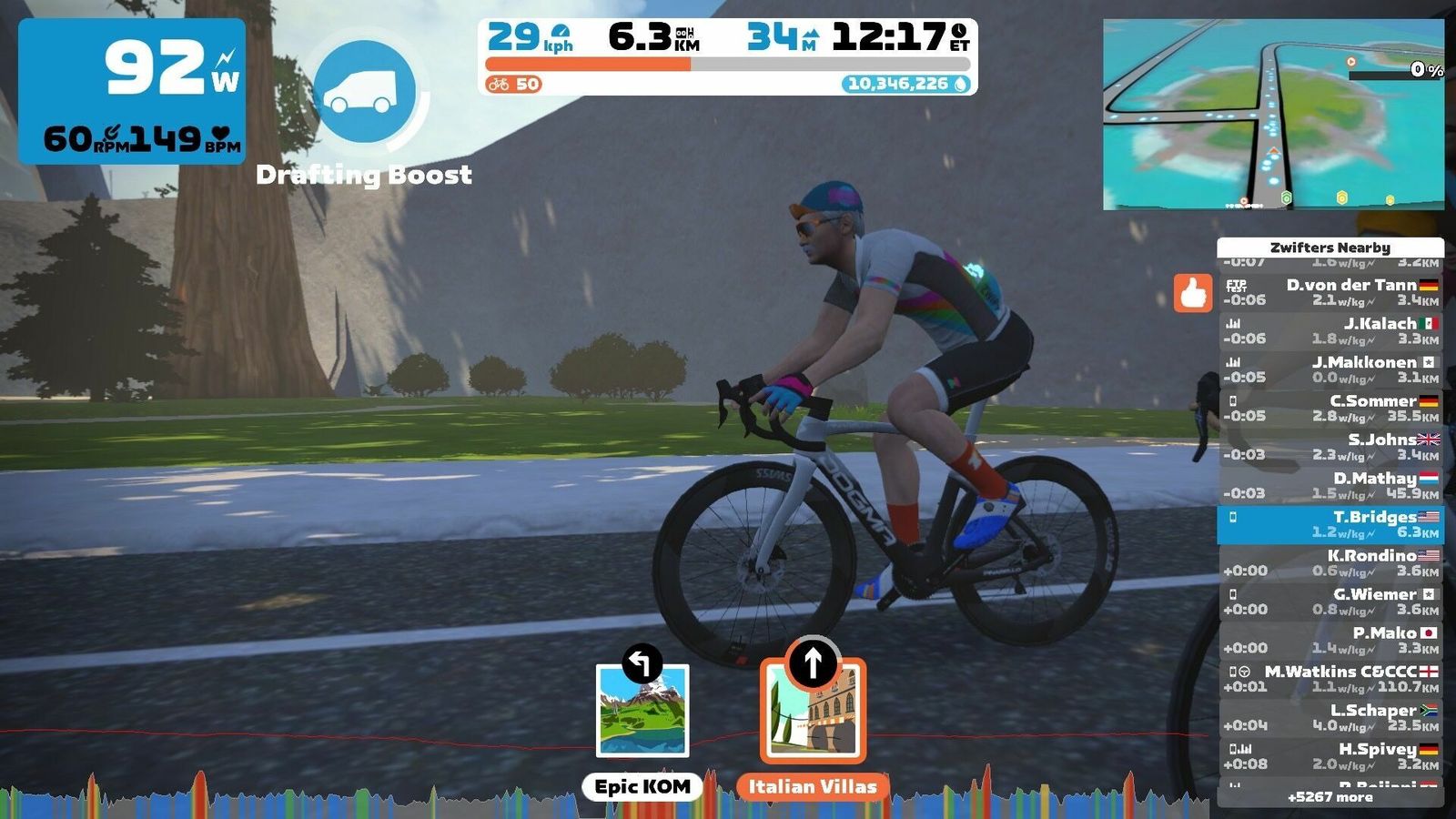Select P.Mako in the rider list
The height and width of the screenshot is (819, 1456).
click(x=1330, y=641)
